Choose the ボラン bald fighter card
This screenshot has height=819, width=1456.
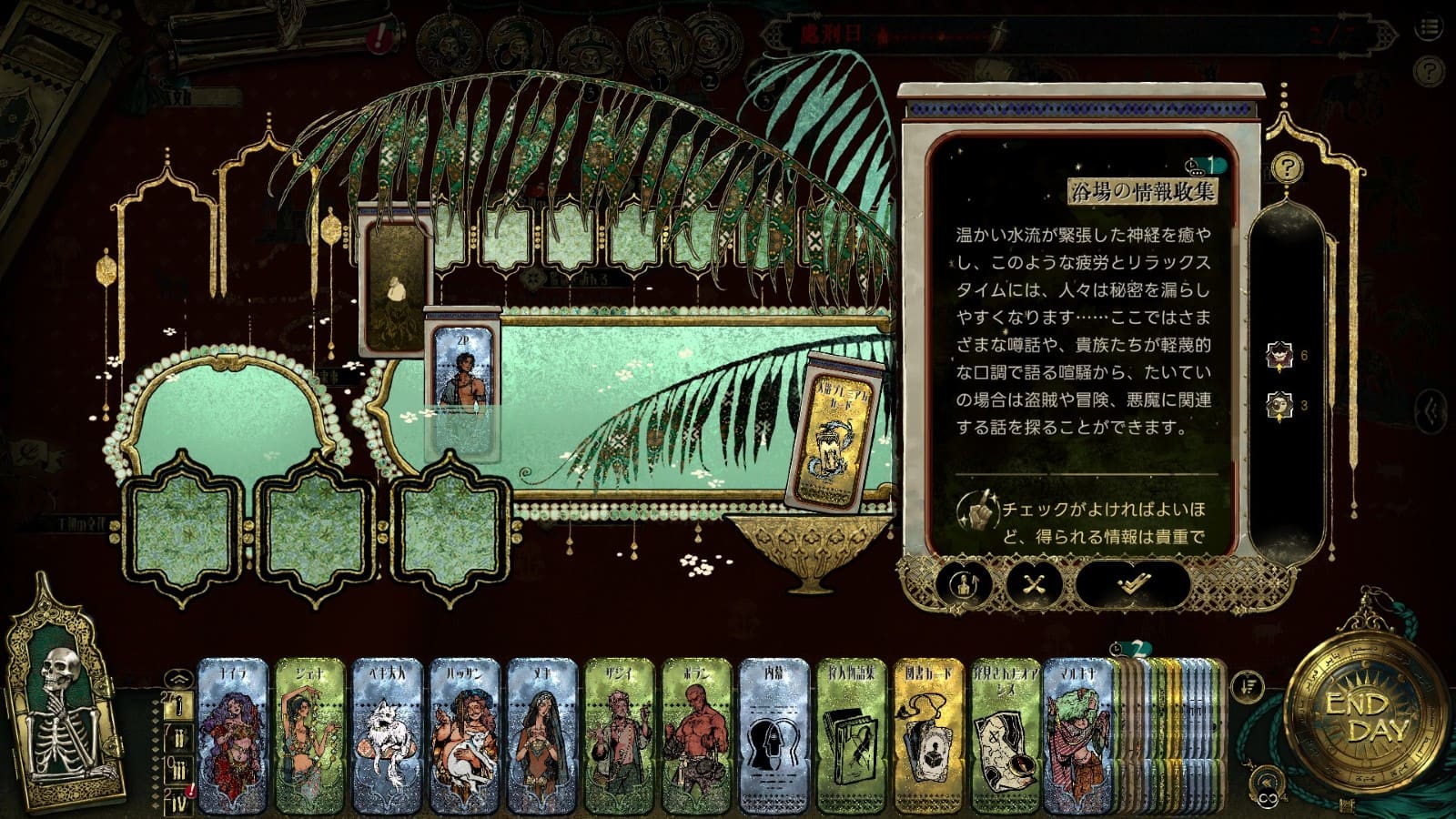click(x=696, y=735)
